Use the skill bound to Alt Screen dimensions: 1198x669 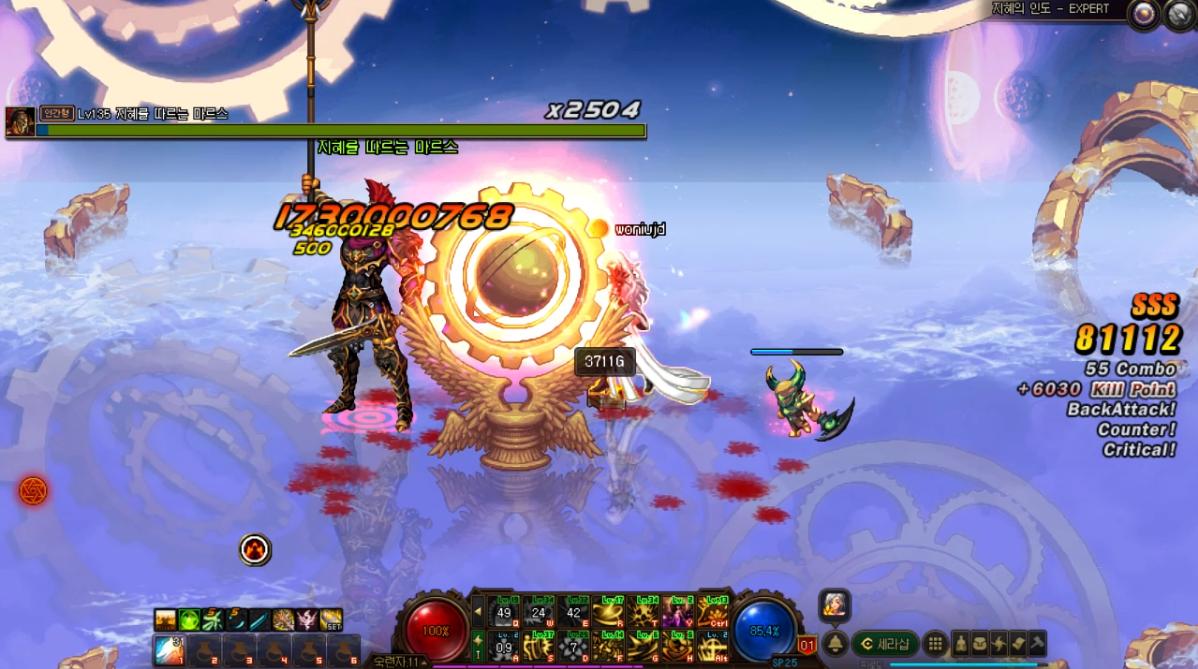point(714,645)
